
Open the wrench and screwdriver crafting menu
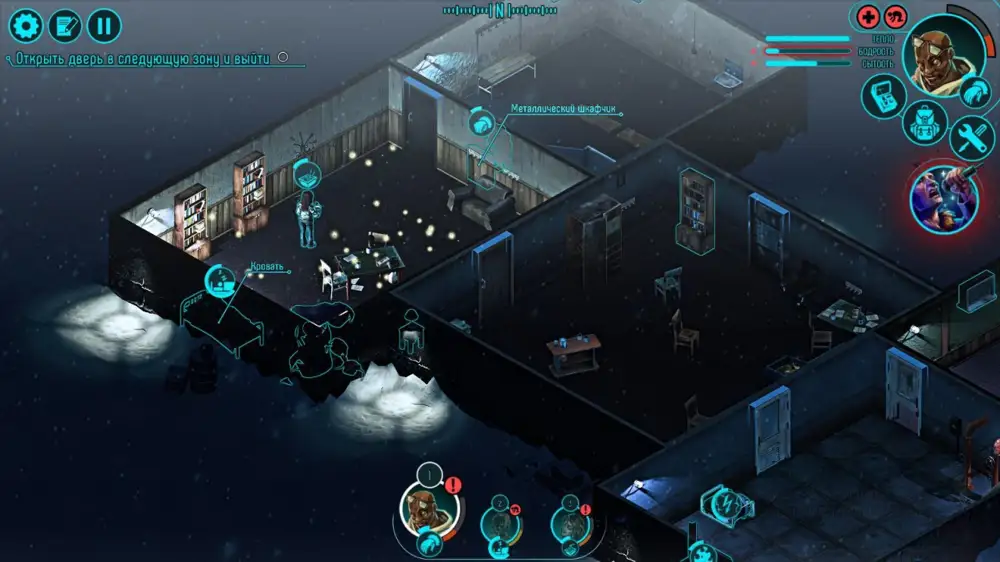pyautogui.click(x=969, y=138)
